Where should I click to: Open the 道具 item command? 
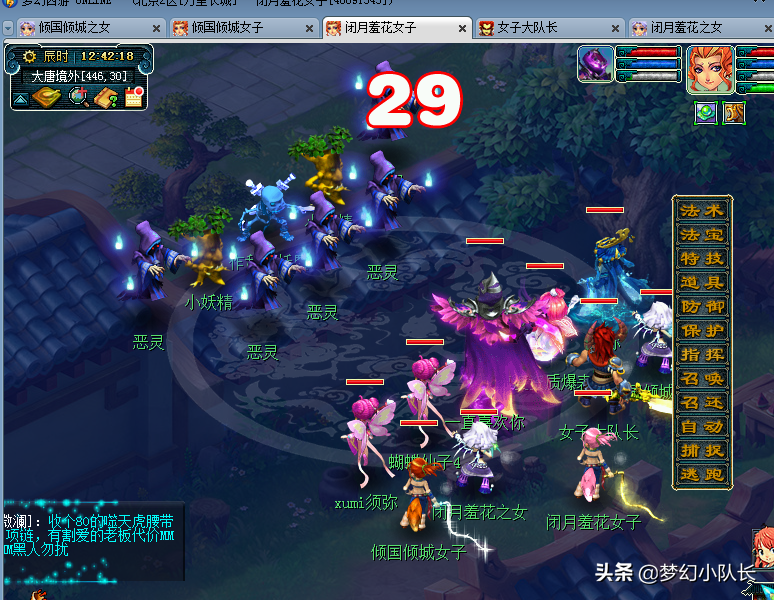click(702, 282)
